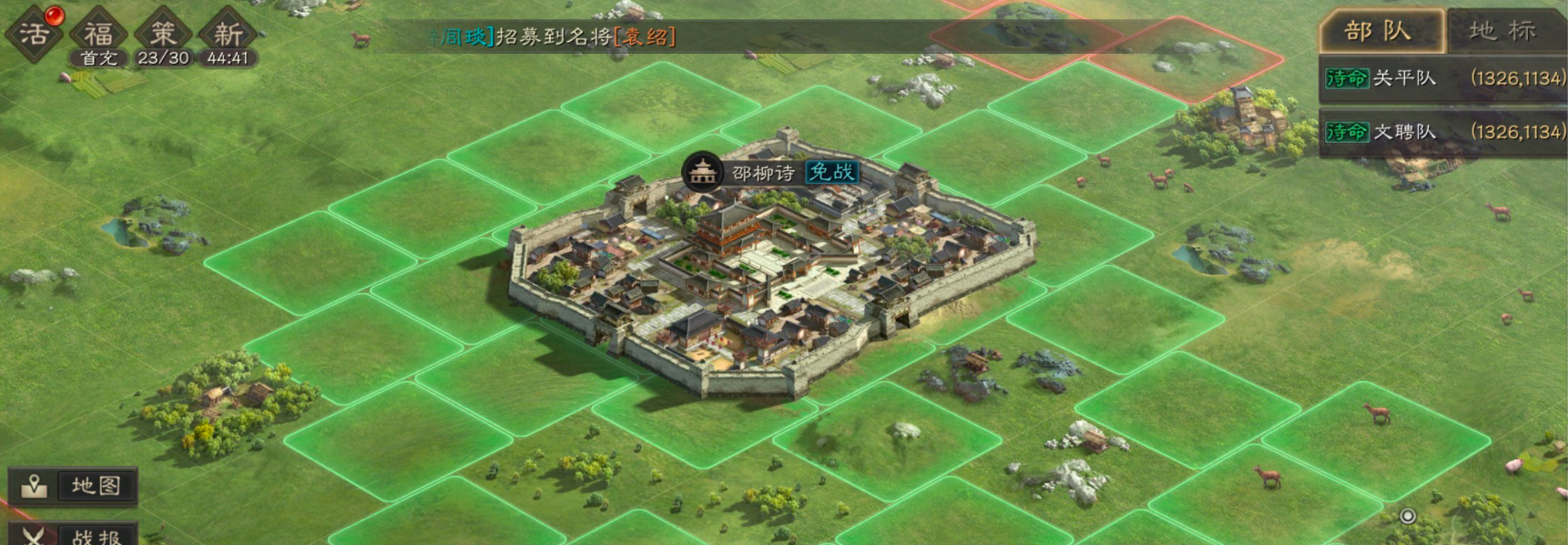Open the 策 strategy diamond icon
Image resolution: width=1568 pixels, height=545 pixels.
[x=163, y=35]
